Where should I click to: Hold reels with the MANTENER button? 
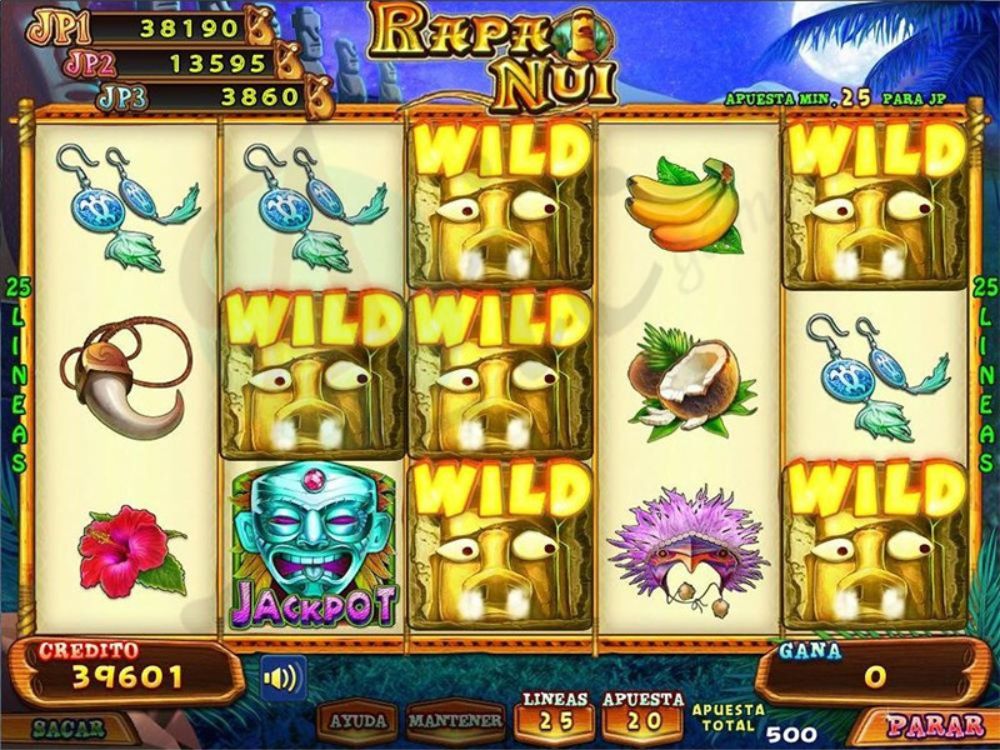click(x=455, y=720)
